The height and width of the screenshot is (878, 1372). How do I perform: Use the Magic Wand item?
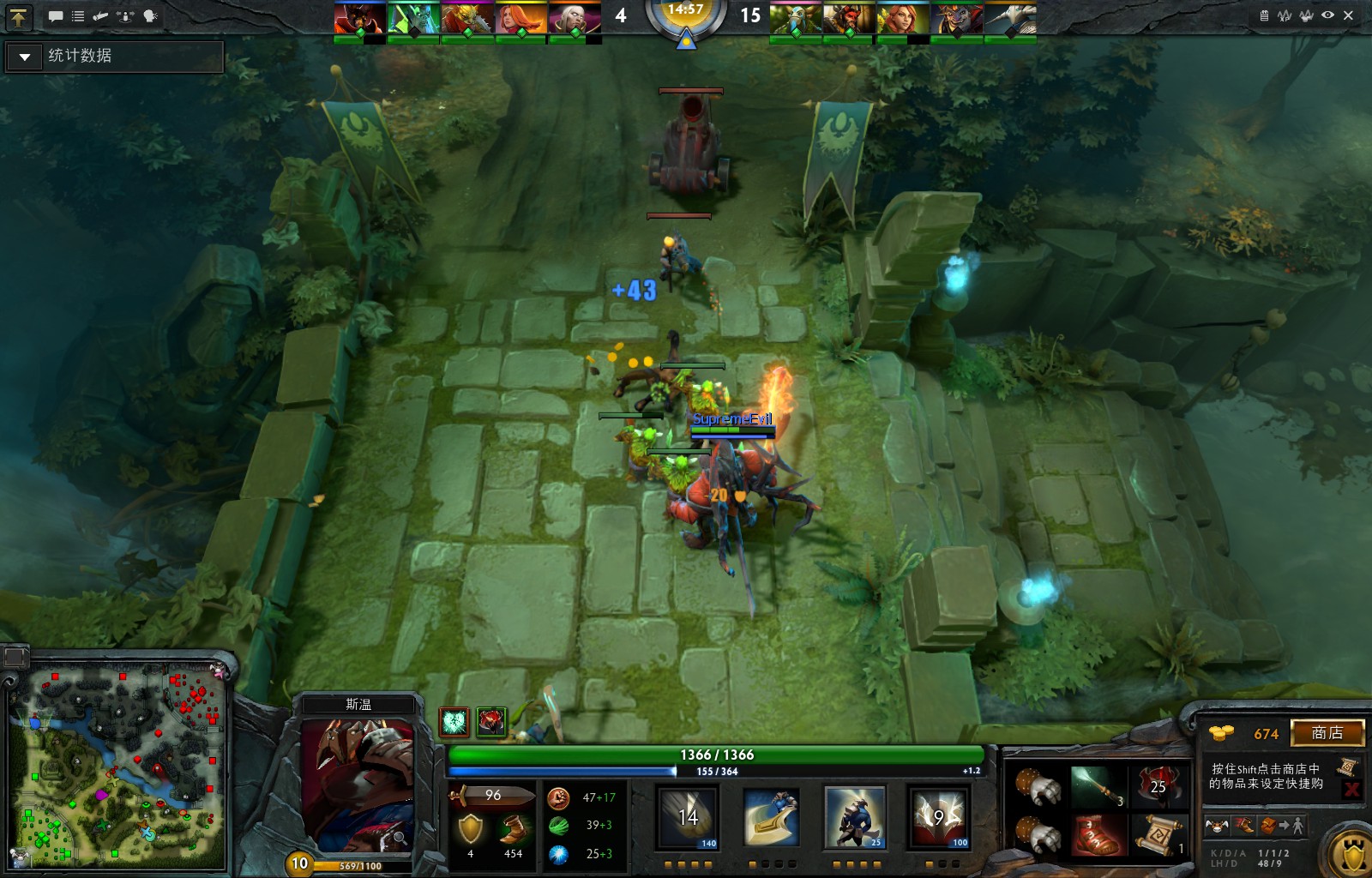tap(1097, 785)
